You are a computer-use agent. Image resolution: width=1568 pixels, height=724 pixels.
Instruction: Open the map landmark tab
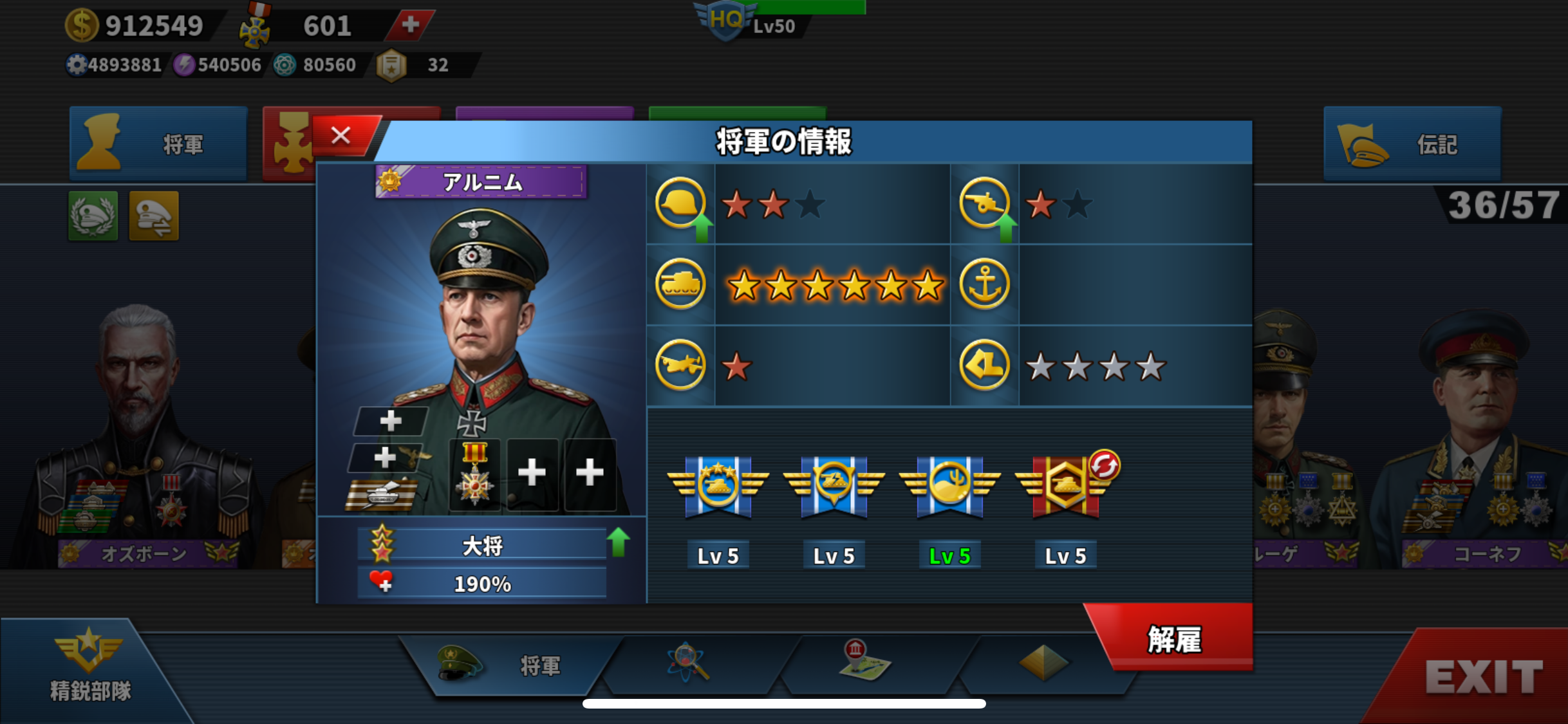click(864, 661)
